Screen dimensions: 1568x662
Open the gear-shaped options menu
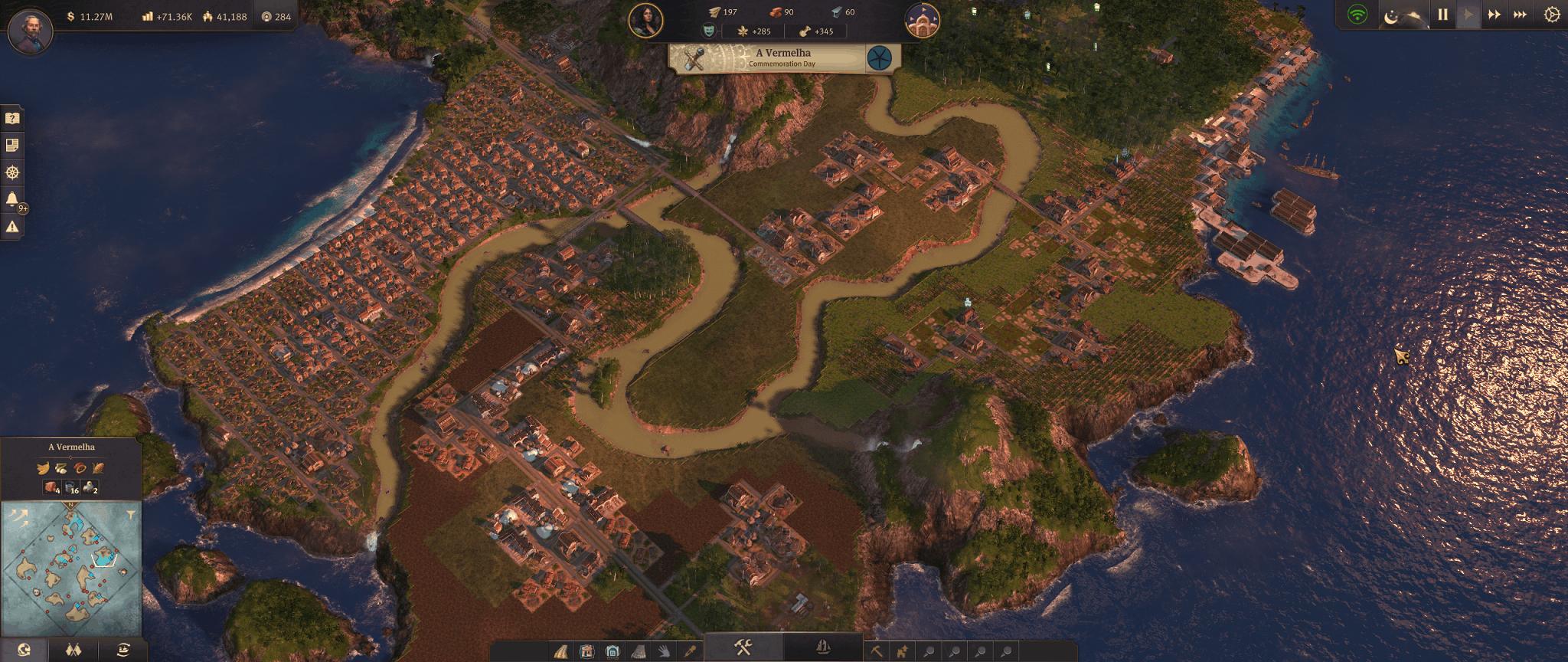pyautogui.click(x=1551, y=15)
